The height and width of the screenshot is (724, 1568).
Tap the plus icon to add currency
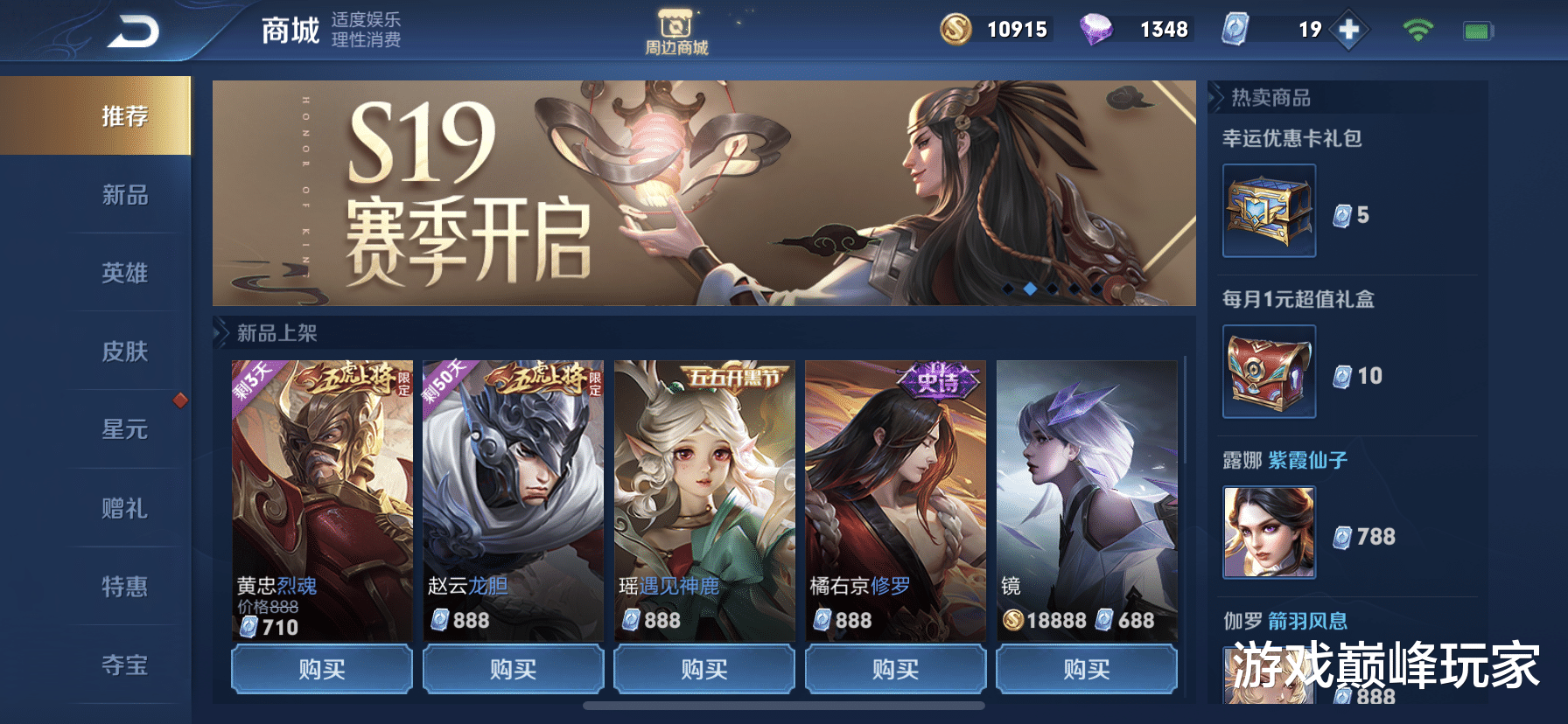[1350, 28]
